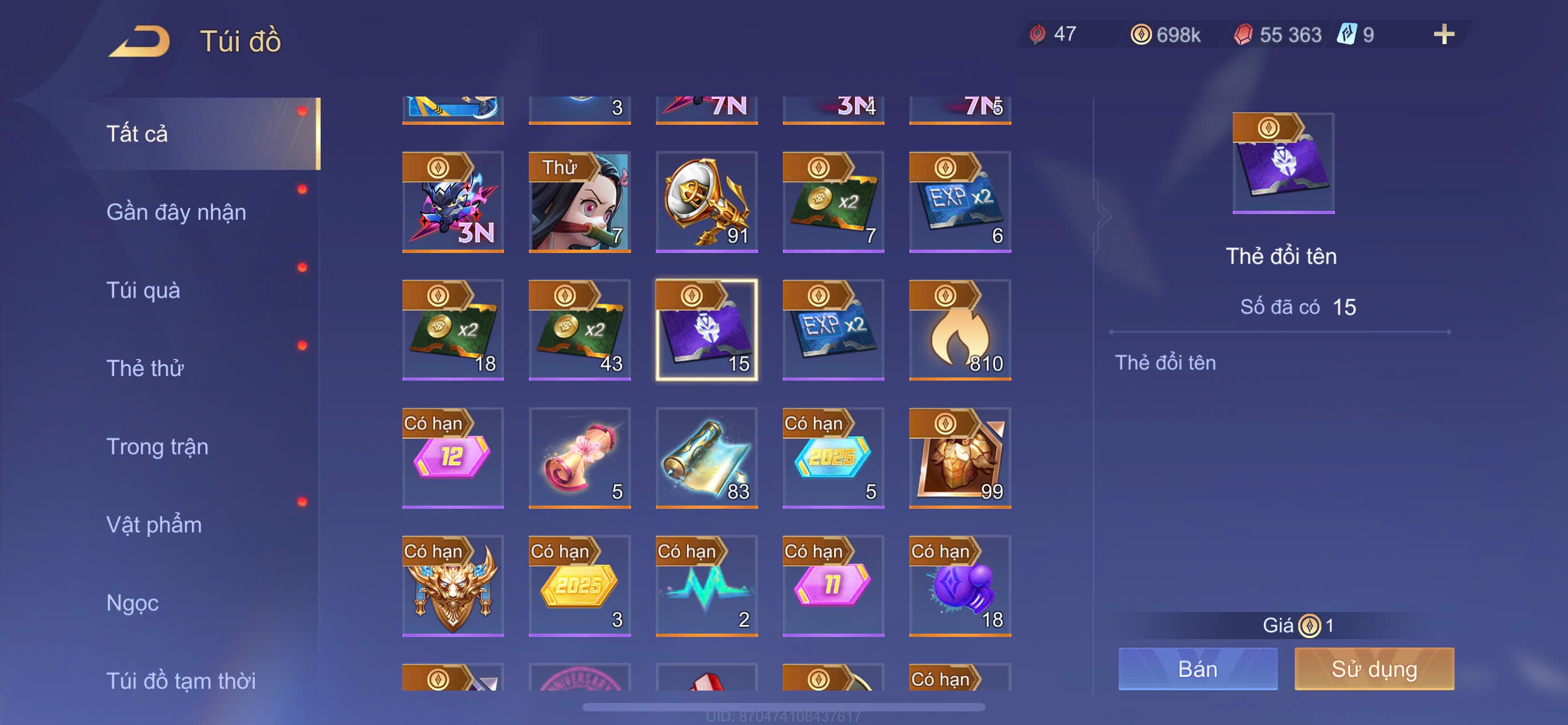
Task: Open the Gần đây nhận tab
Action: (177, 212)
